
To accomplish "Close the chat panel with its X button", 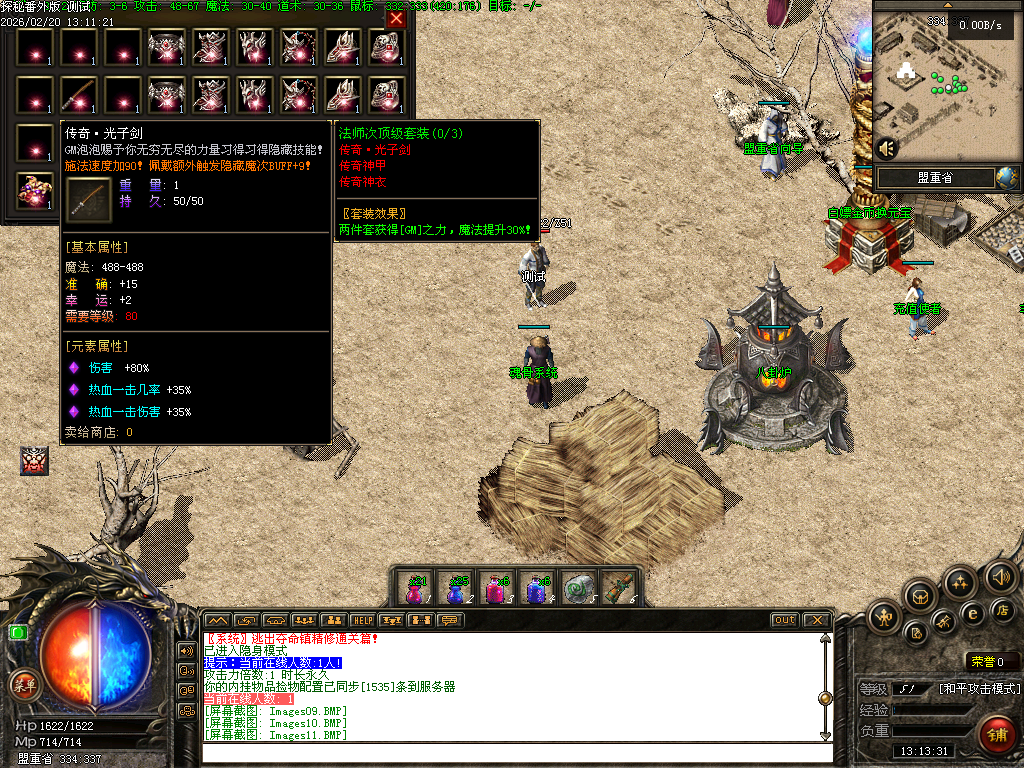I will [816, 620].
